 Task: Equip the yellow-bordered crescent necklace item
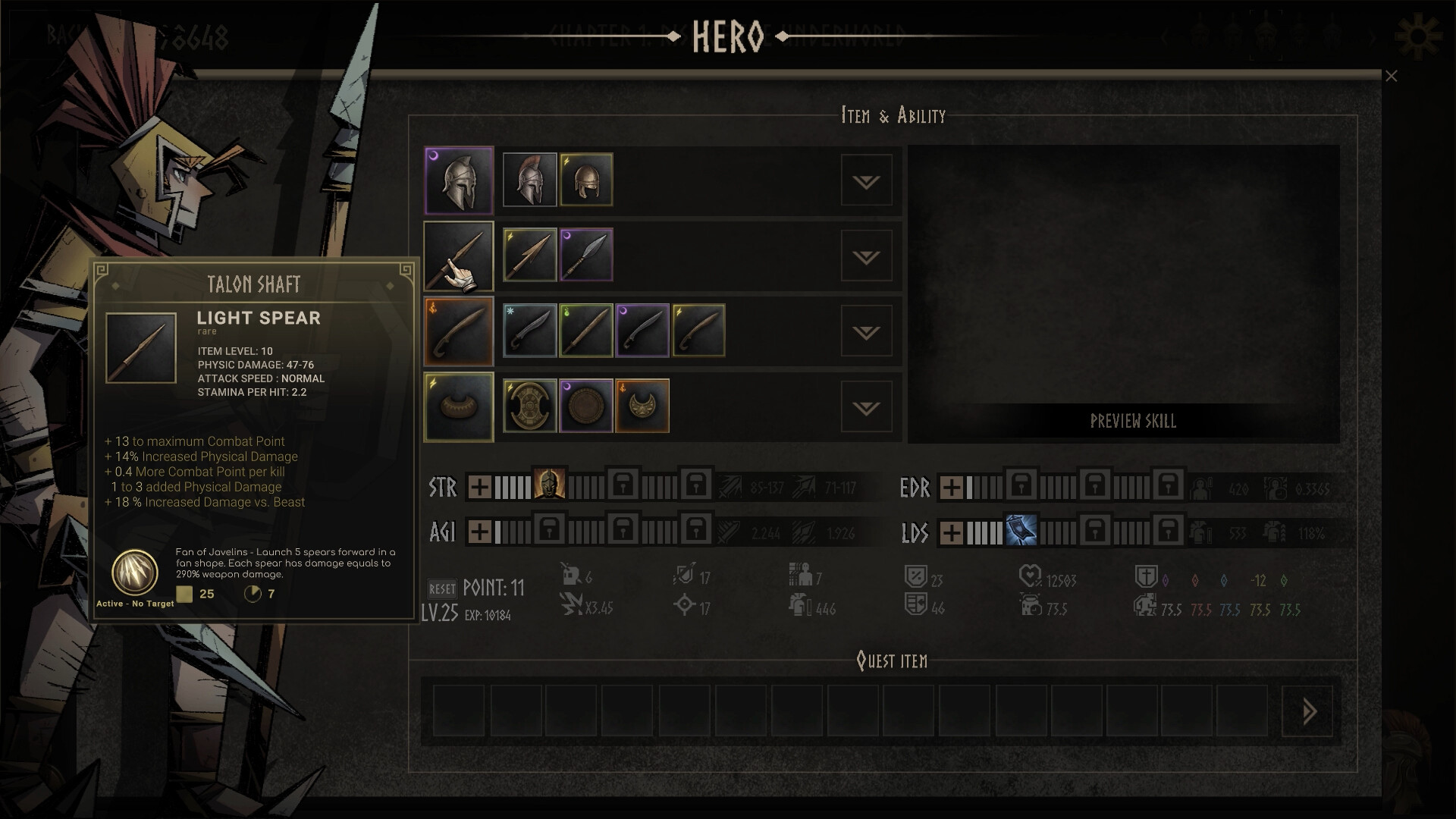click(642, 406)
